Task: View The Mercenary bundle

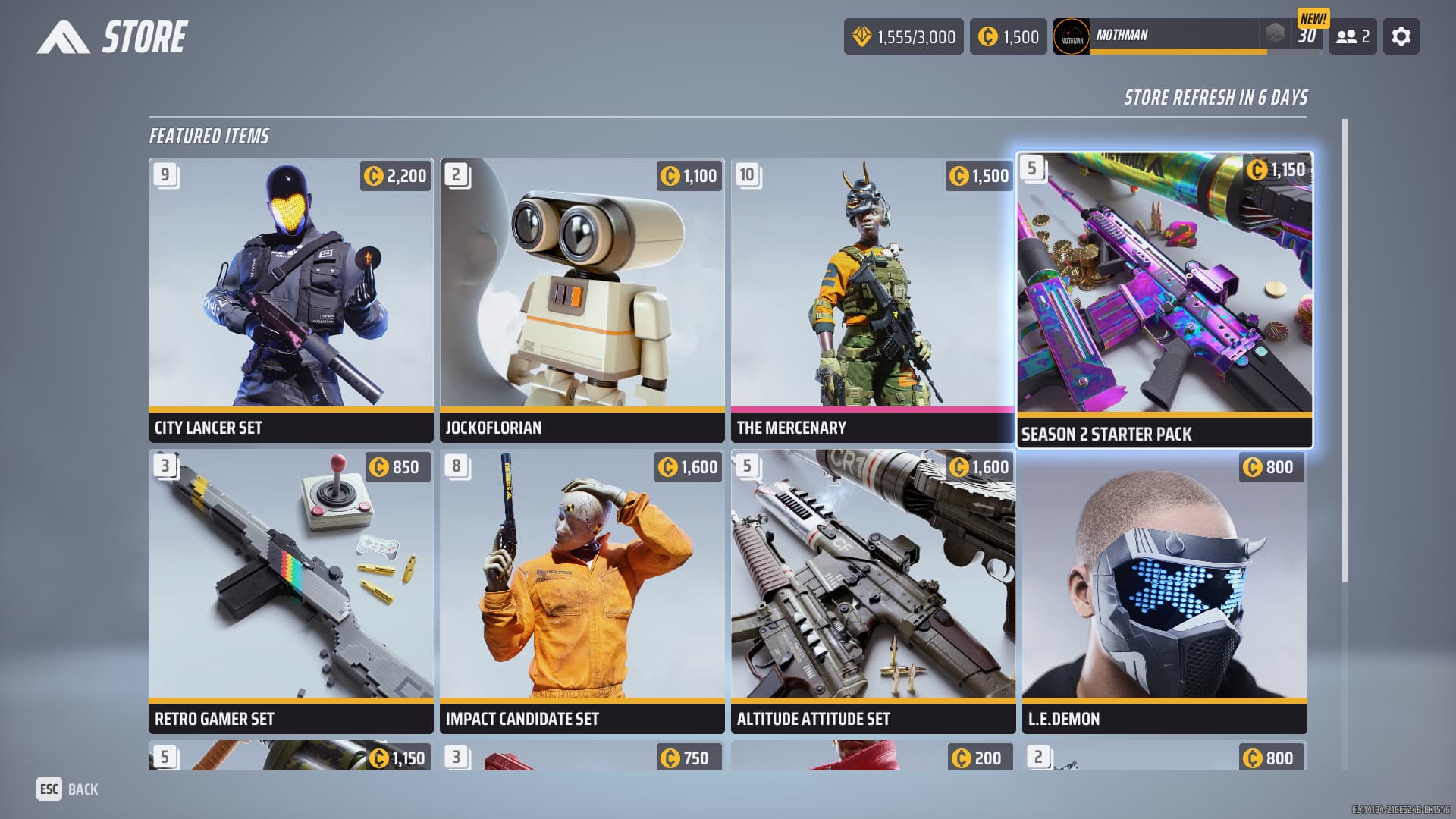Action: pyautogui.click(x=872, y=300)
